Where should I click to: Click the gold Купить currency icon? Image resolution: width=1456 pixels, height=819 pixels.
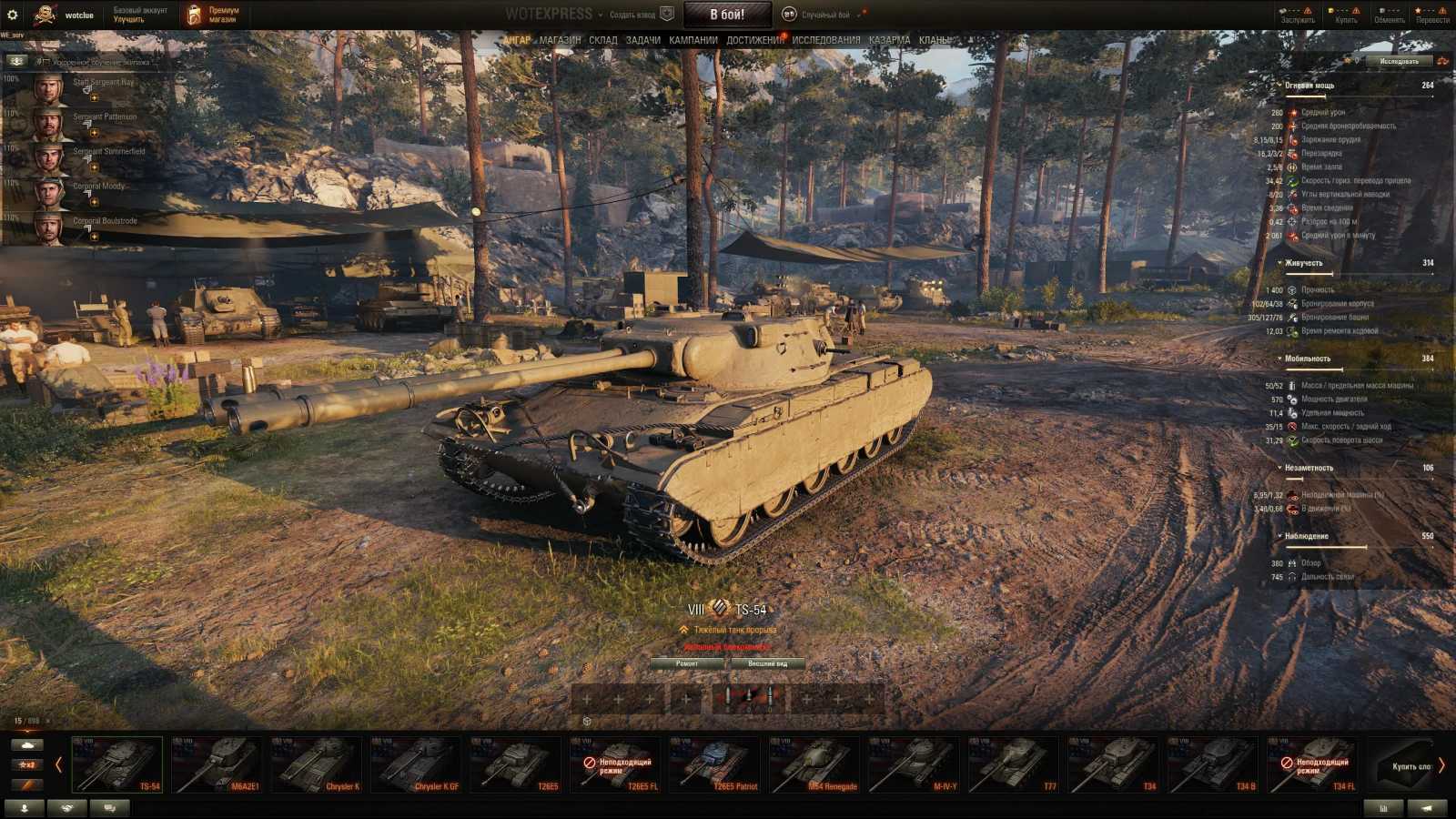(1330, 10)
